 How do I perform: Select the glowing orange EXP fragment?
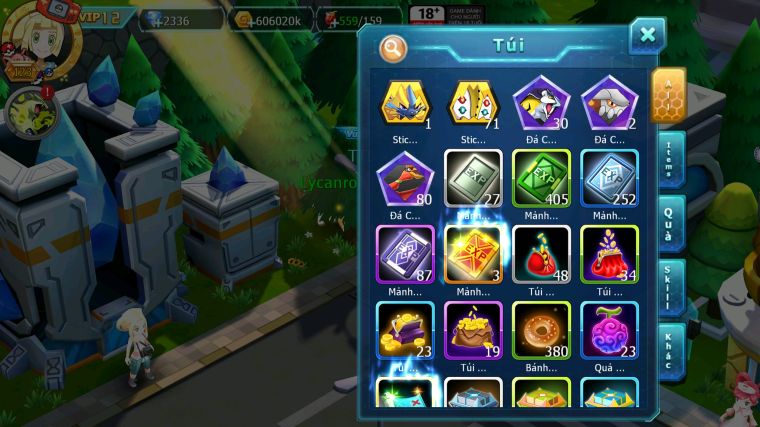click(x=473, y=253)
